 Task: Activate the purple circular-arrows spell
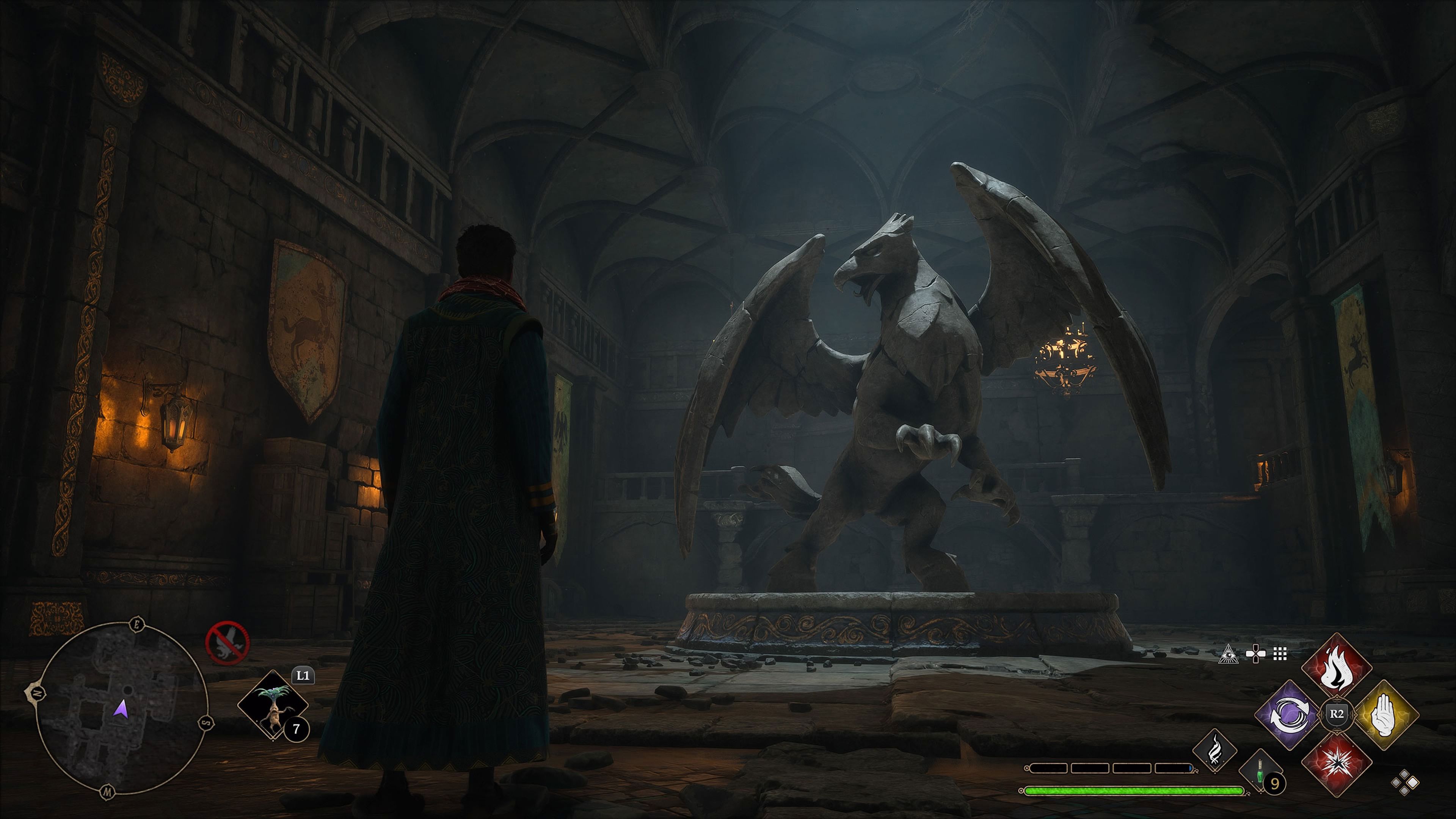click(x=1289, y=714)
